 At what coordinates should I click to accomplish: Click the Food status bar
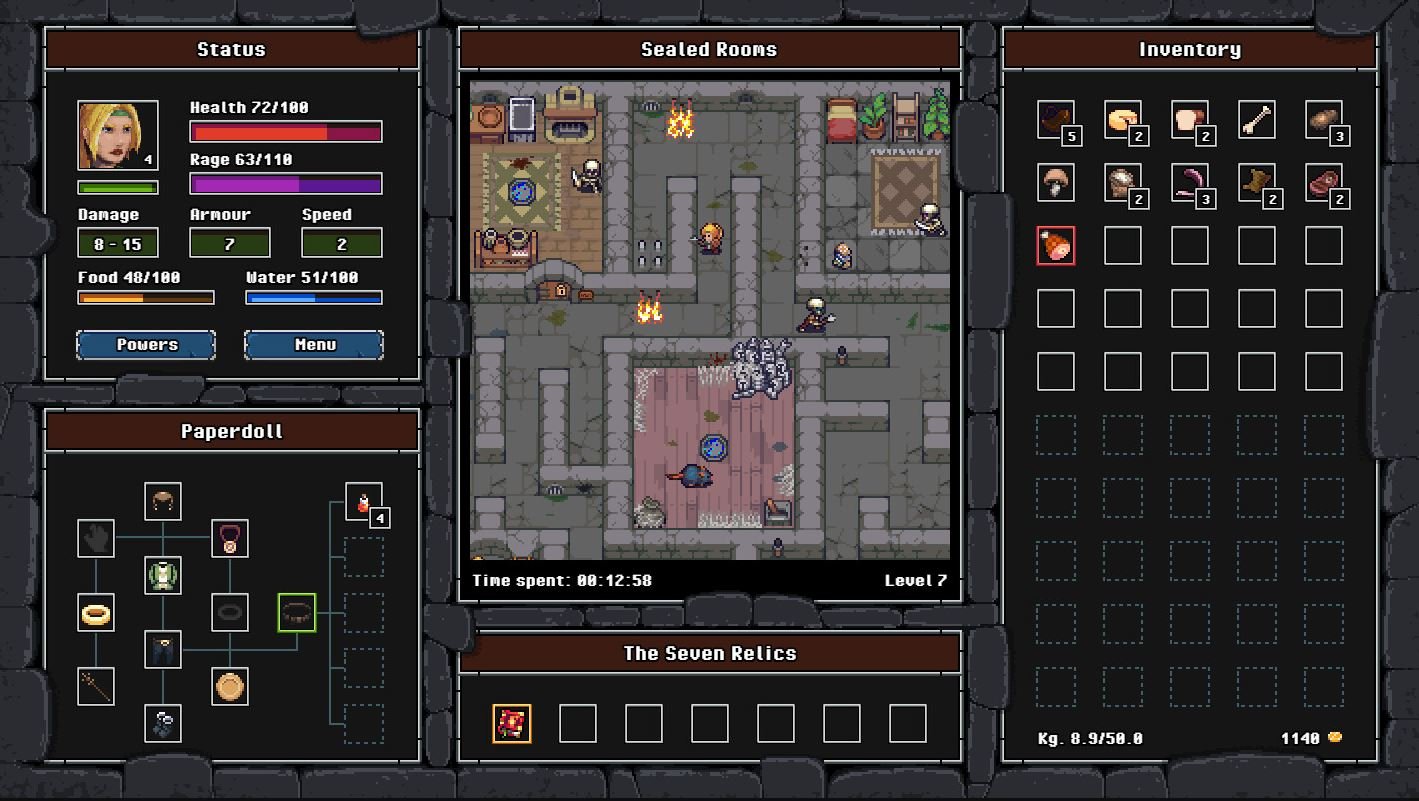(x=146, y=297)
